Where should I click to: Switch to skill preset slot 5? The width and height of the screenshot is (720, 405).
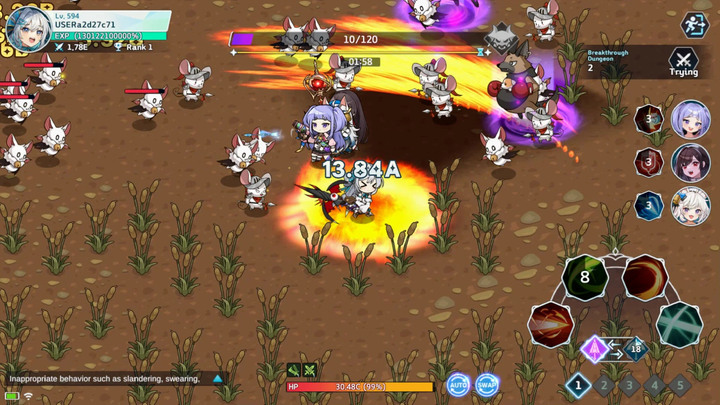(679, 384)
